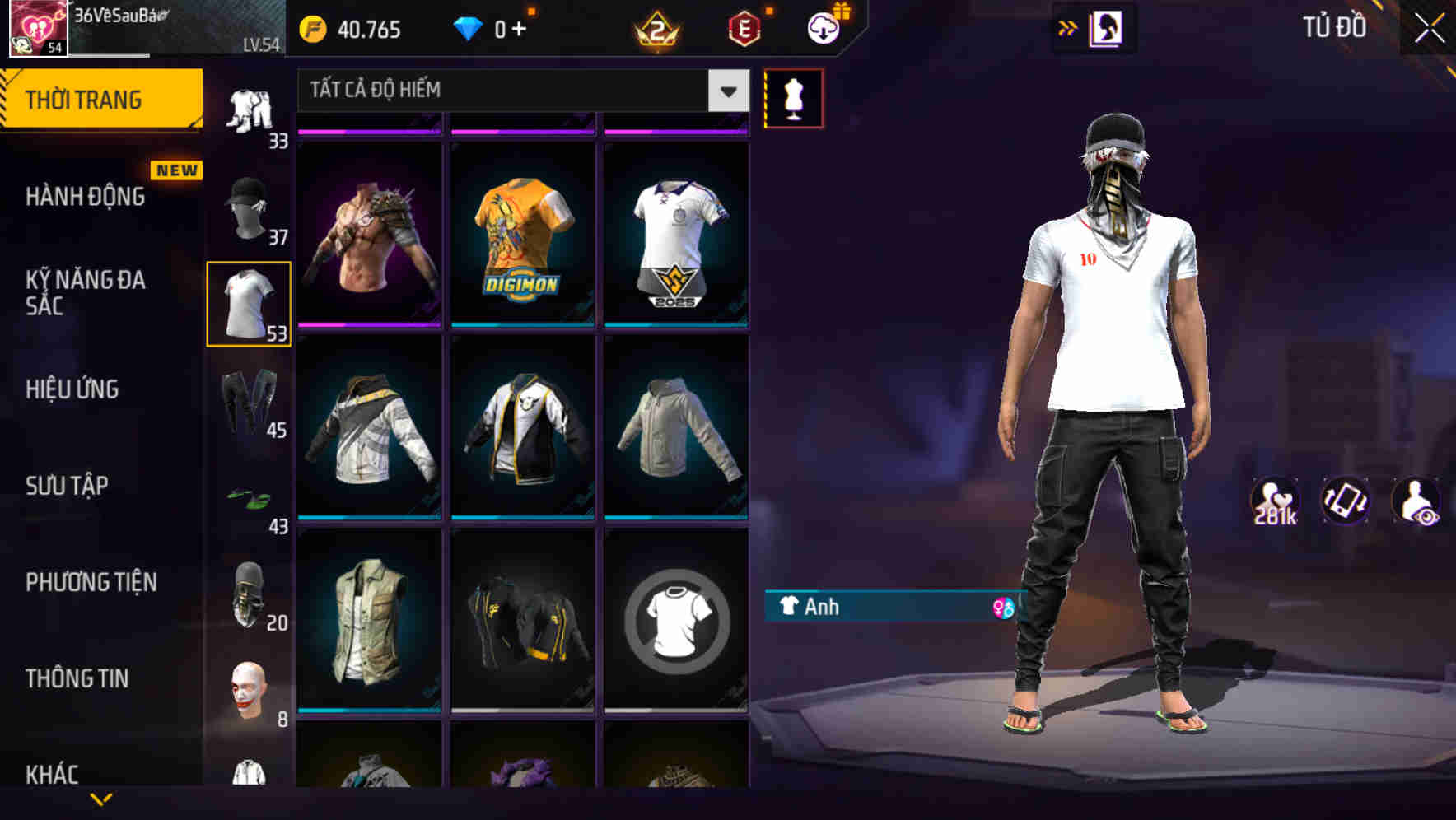Toggle the mannequin try-on preview
1456x820 pixels.
(x=793, y=97)
